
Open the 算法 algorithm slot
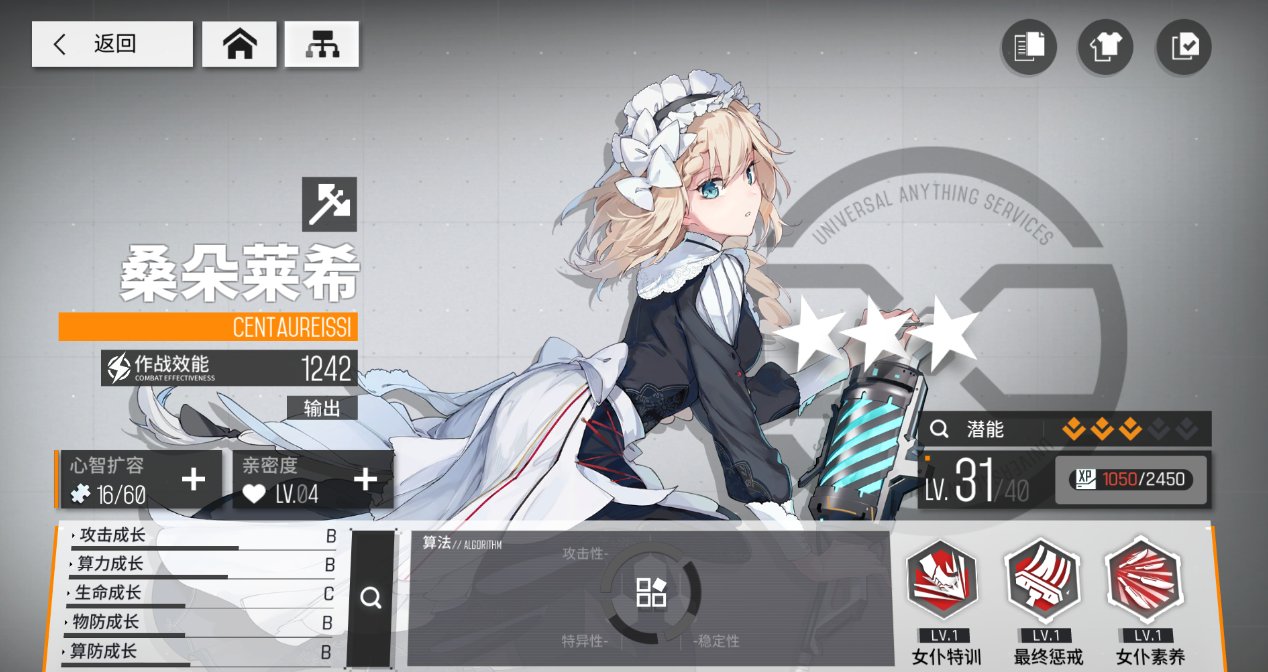click(650, 592)
